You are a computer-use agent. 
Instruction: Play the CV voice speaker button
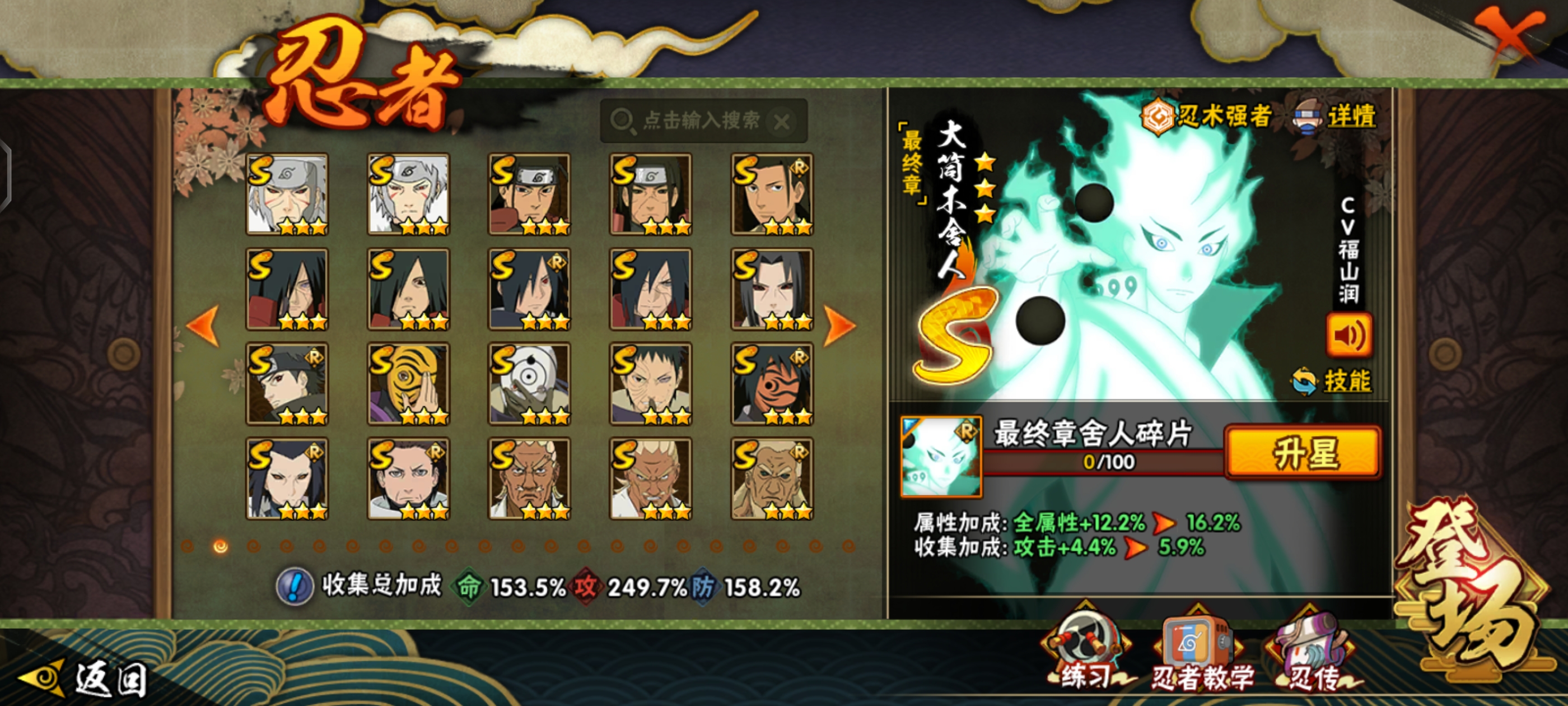click(x=1348, y=336)
